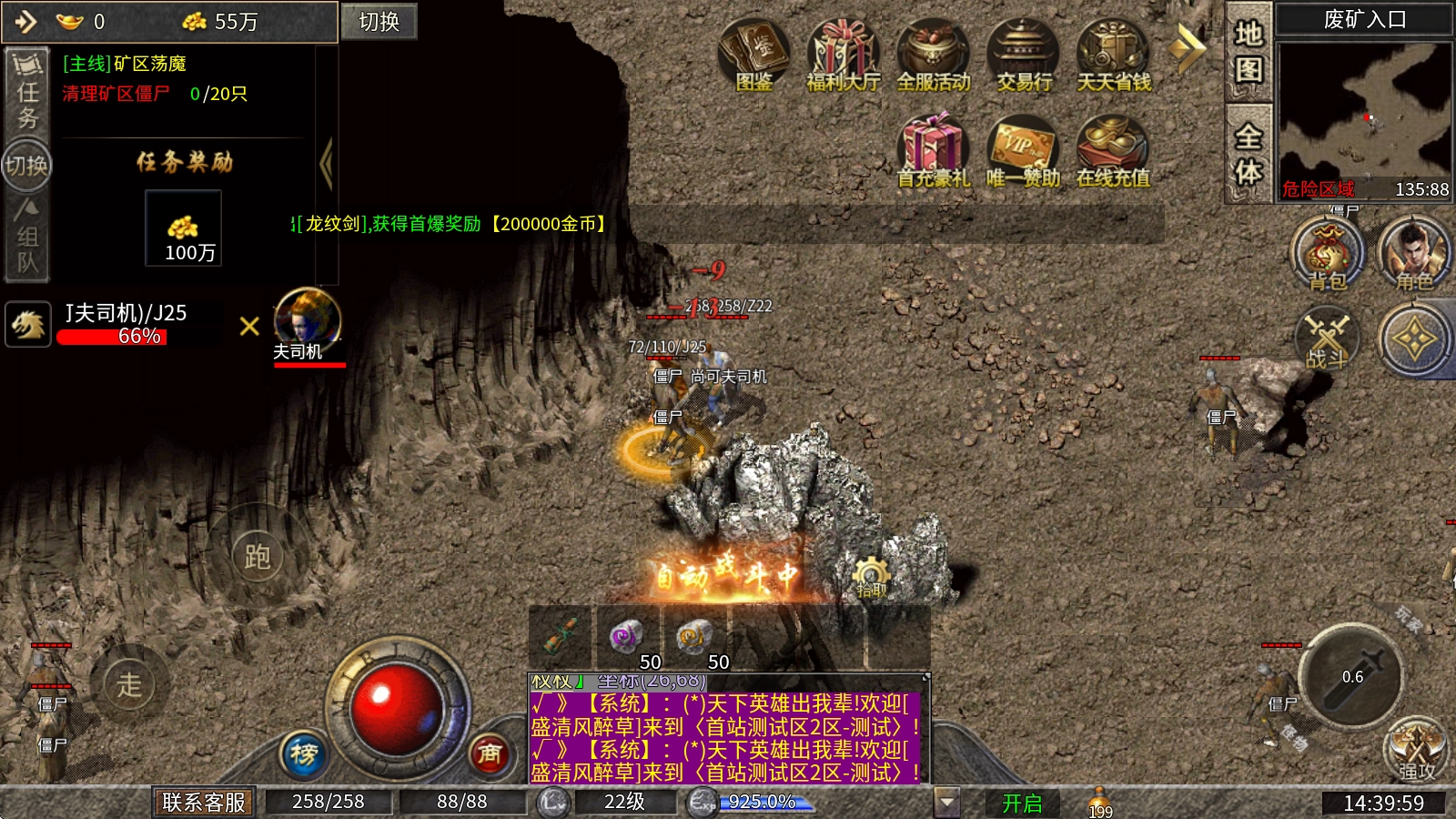Open the 首充豪礼 first recharge gift

click(x=933, y=150)
